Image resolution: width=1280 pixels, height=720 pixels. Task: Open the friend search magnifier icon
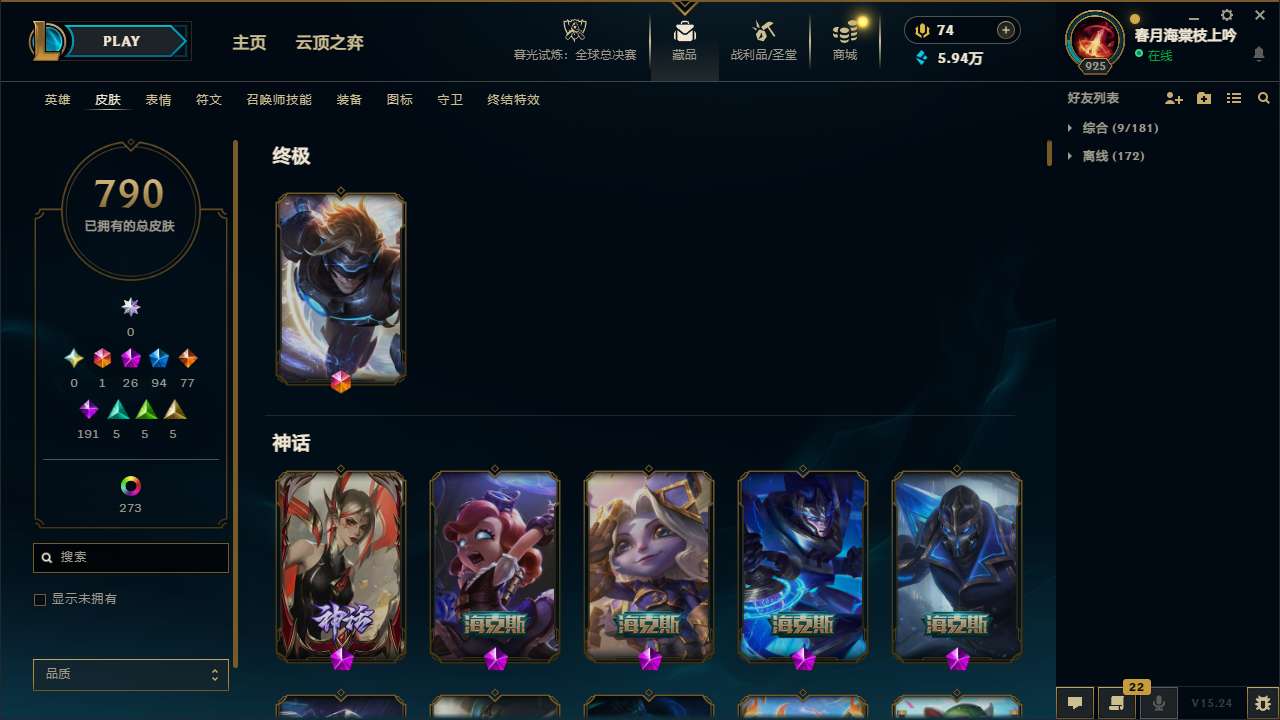point(1263,98)
